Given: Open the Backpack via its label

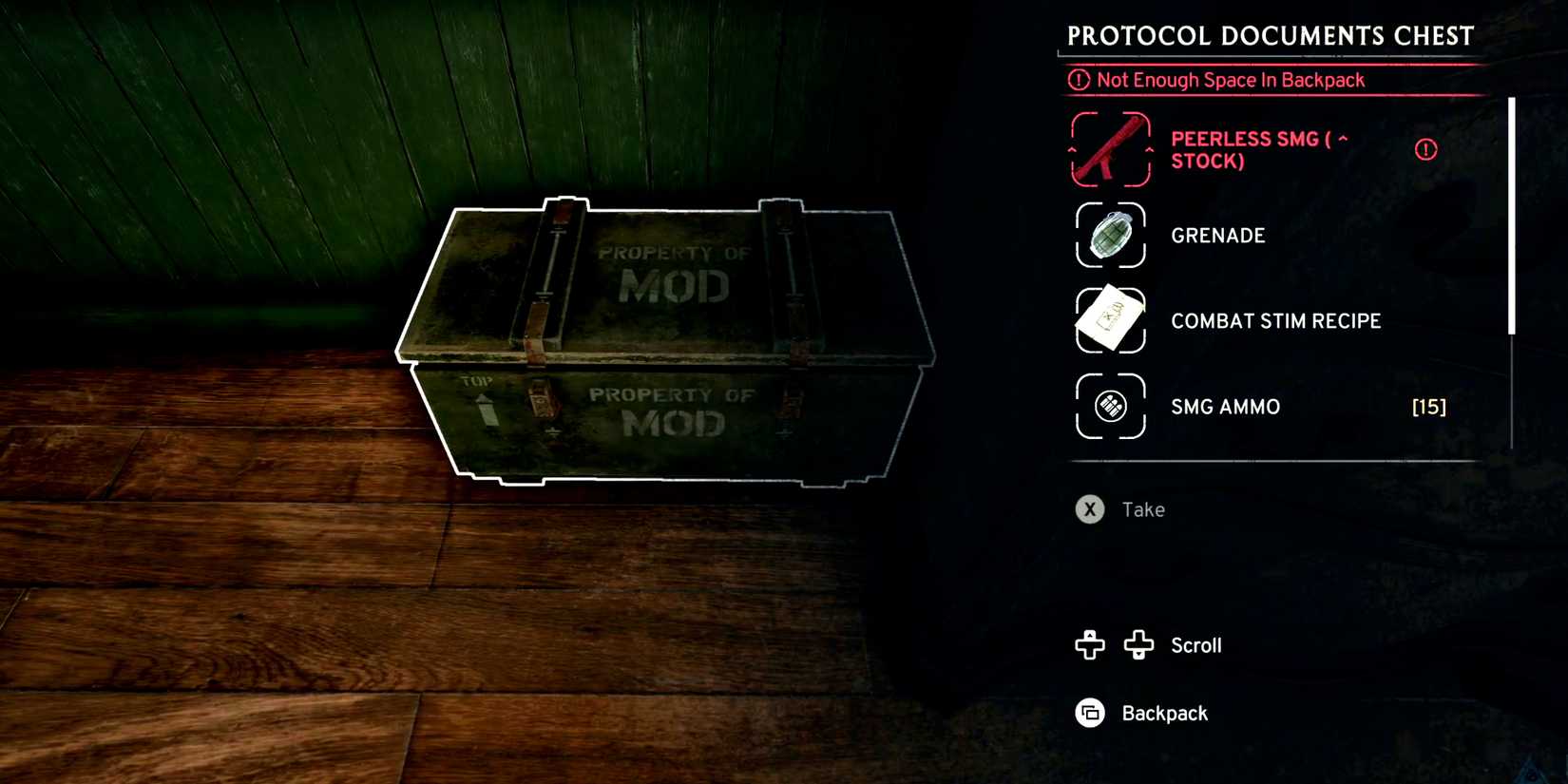Looking at the screenshot, I should [1165, 713].
